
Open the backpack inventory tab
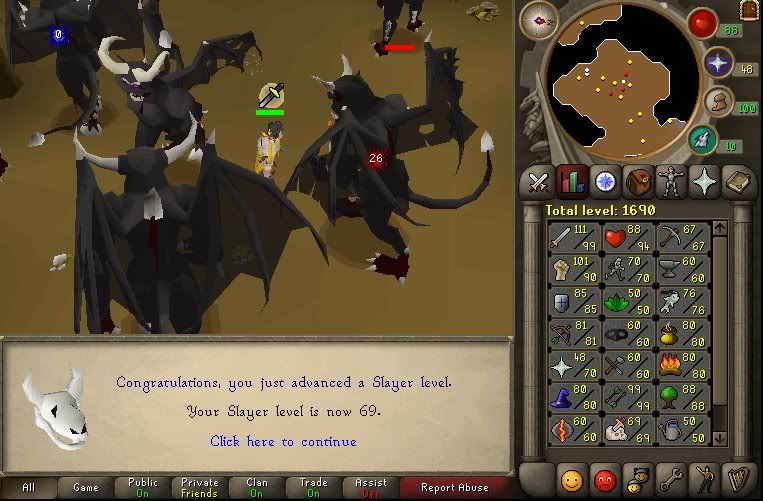637,182
